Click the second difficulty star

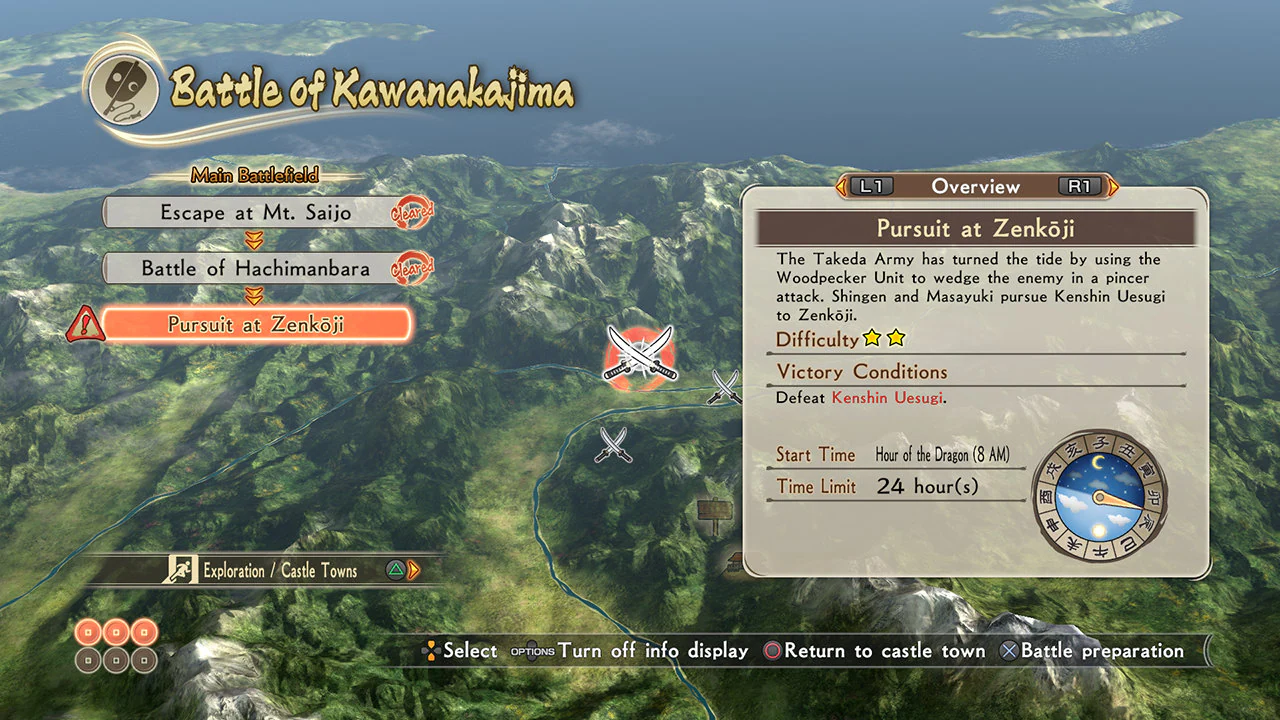[x=897, y=339]
